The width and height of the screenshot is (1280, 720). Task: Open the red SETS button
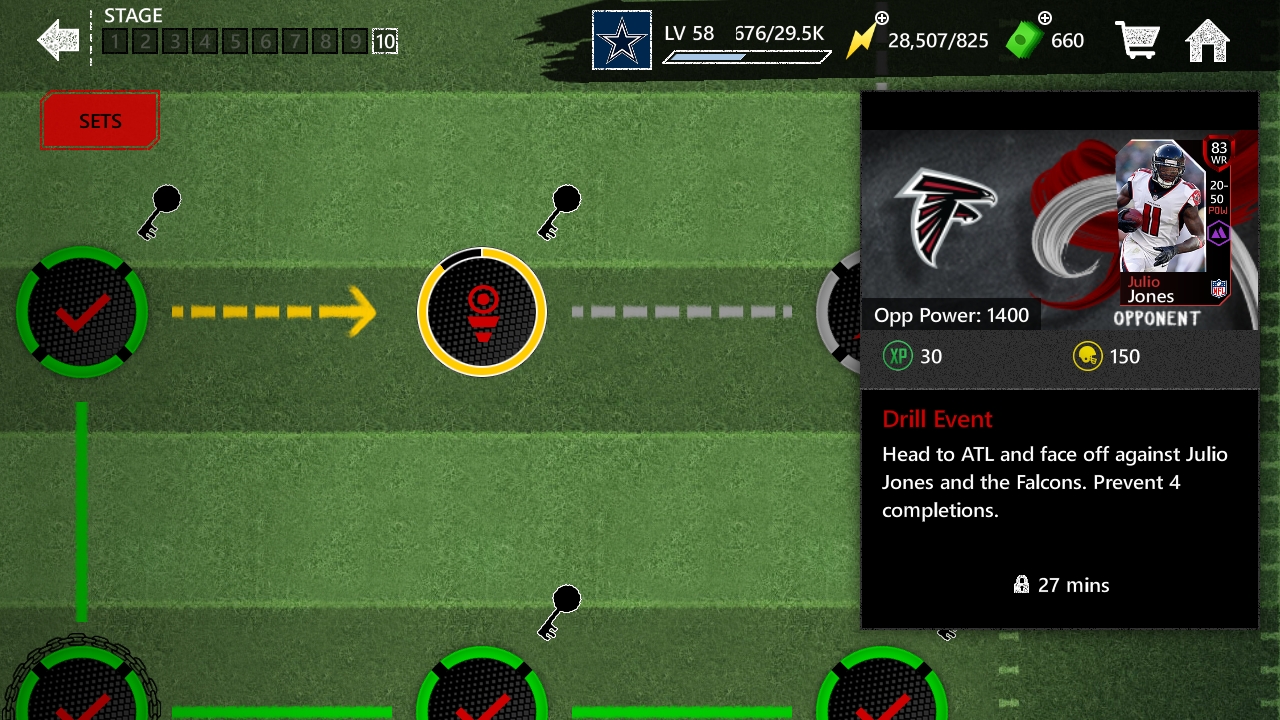[100, 121]
